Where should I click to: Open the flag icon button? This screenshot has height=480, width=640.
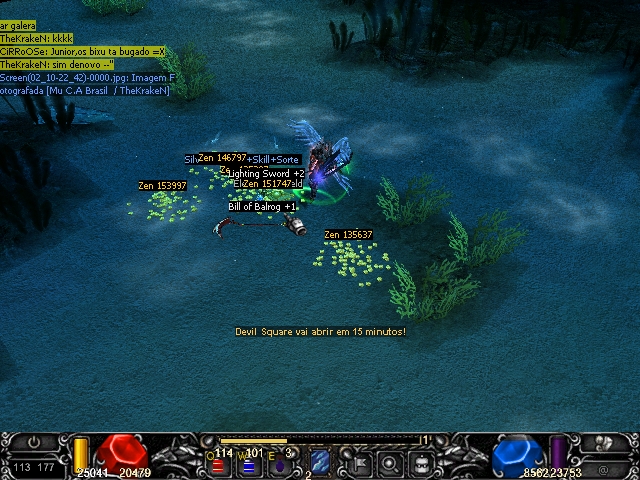[357, 463]
